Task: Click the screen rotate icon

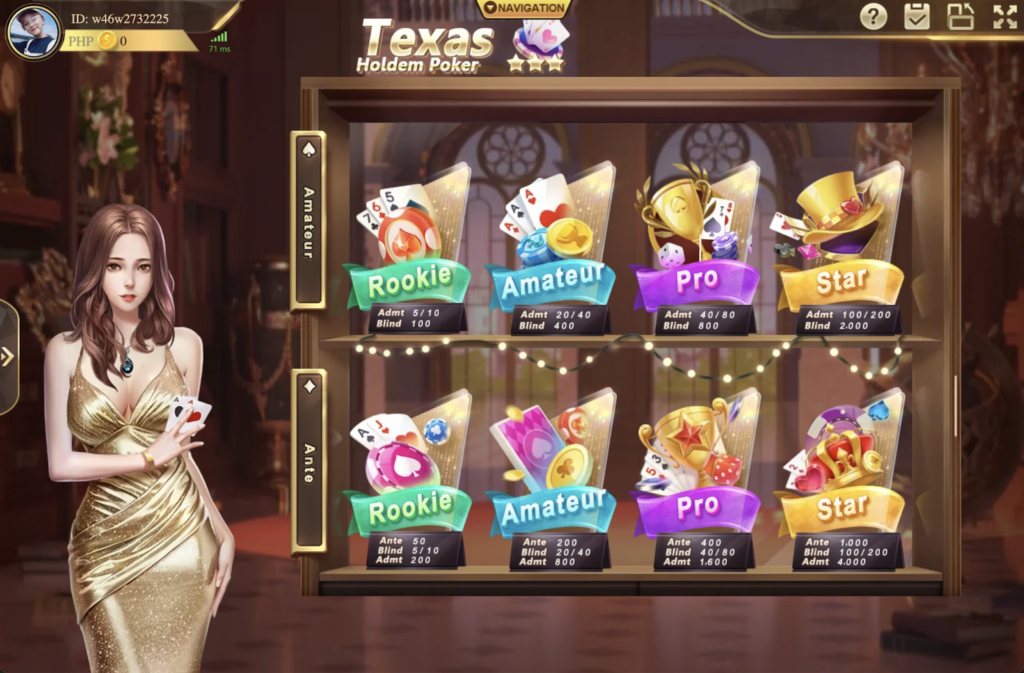Action: (x=961, y=16)
